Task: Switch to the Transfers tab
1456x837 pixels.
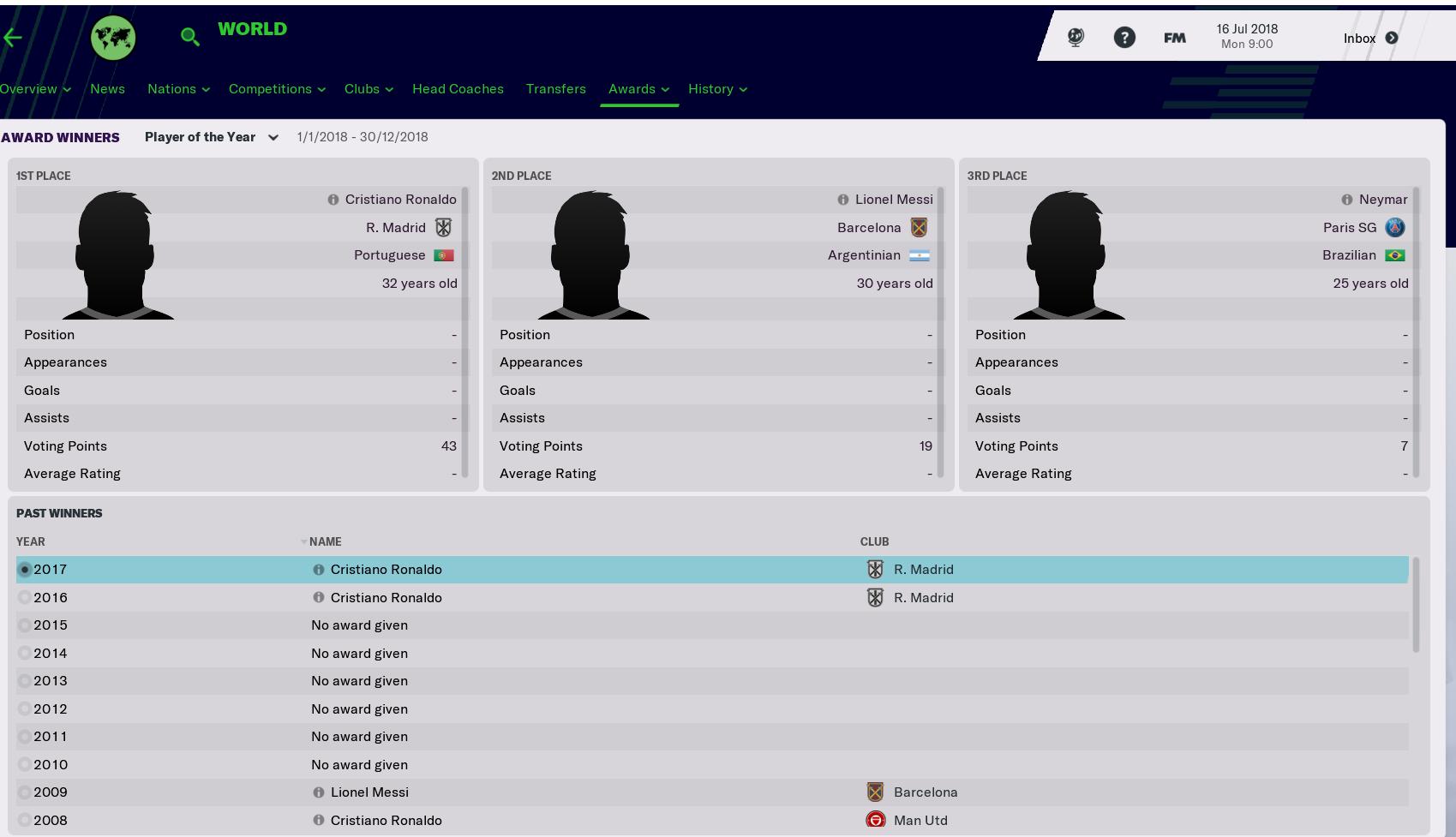Action: [x=555, y=89]
